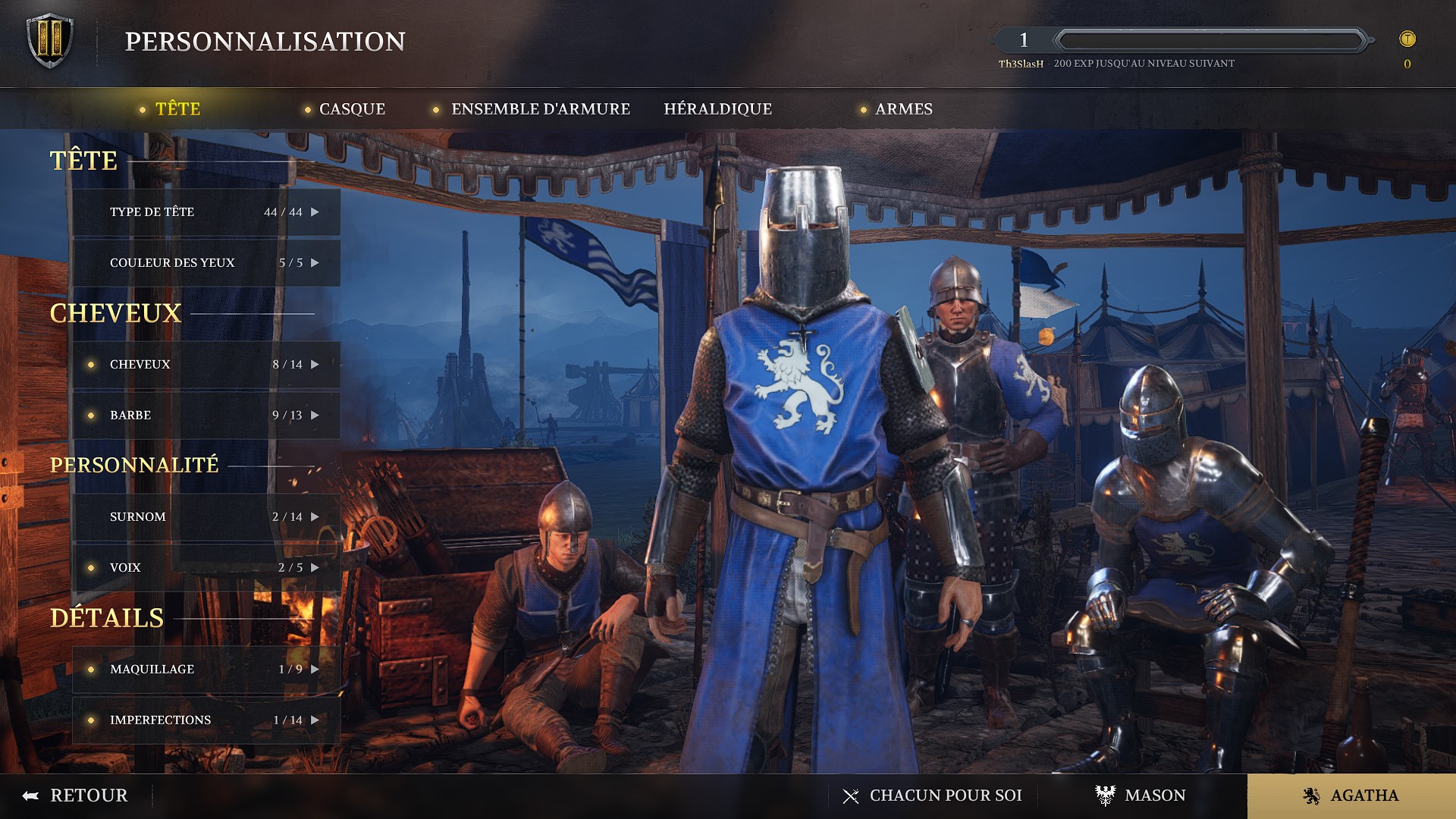Click the gold coin currency icon
1456x819 pixels.
[x=1407, y=39]
